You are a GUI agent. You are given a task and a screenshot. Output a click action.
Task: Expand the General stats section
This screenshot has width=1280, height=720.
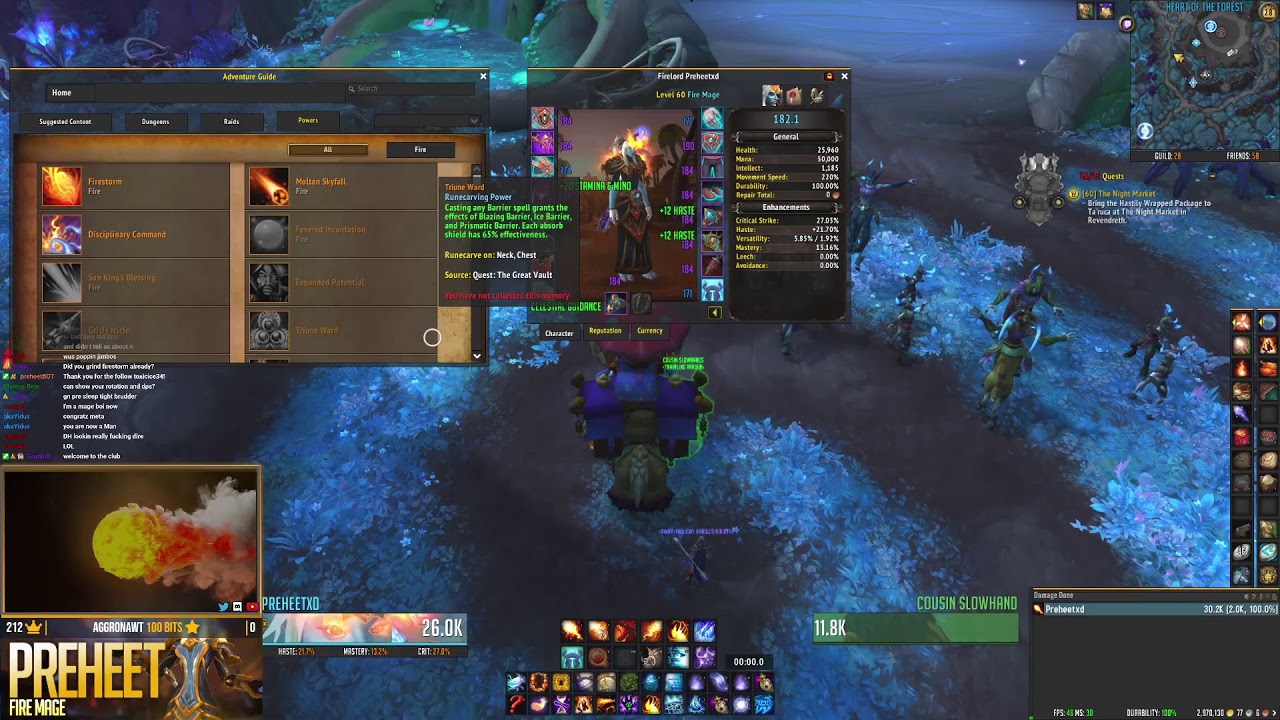click(x=788, y=136)
